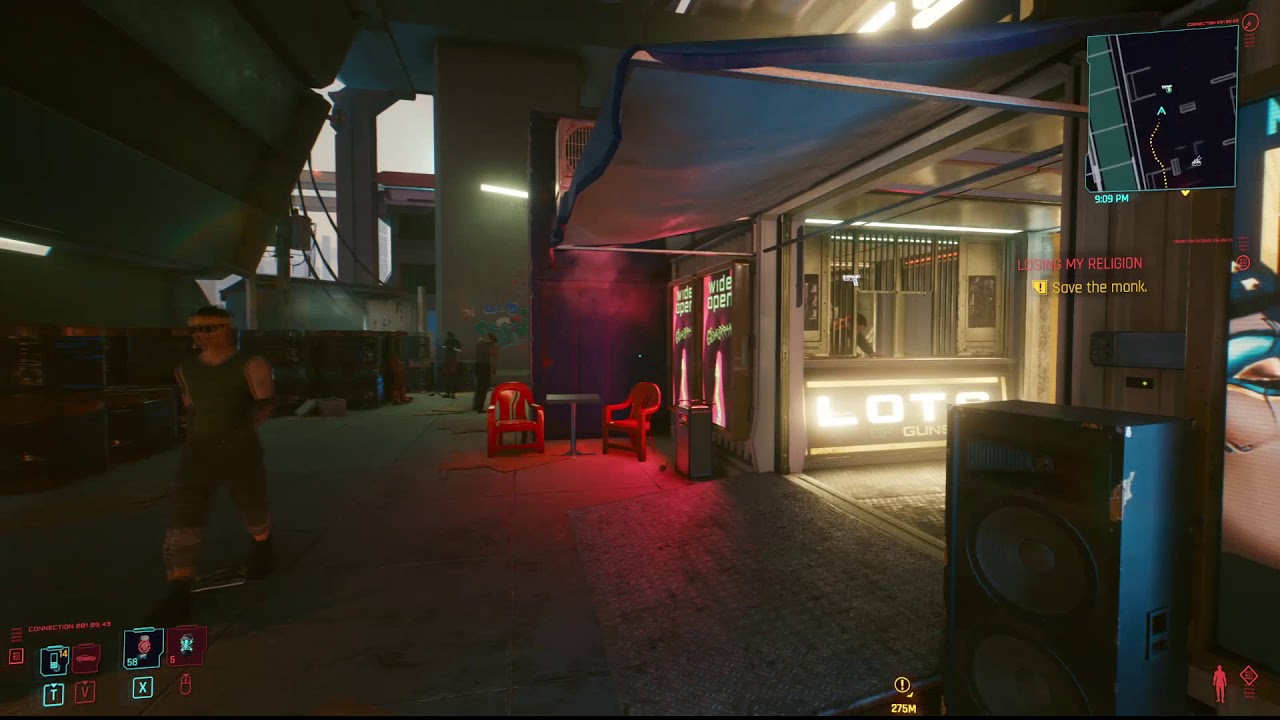Select the MaxDoc healing item icon
This screenshot has height=720, width=1280.
pyautogui.click(x=143, y=648)
